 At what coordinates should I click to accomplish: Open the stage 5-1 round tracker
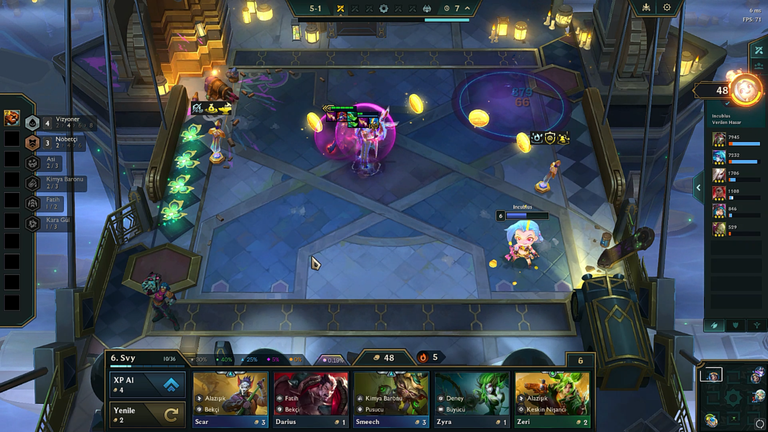click(x=315, y=8)
